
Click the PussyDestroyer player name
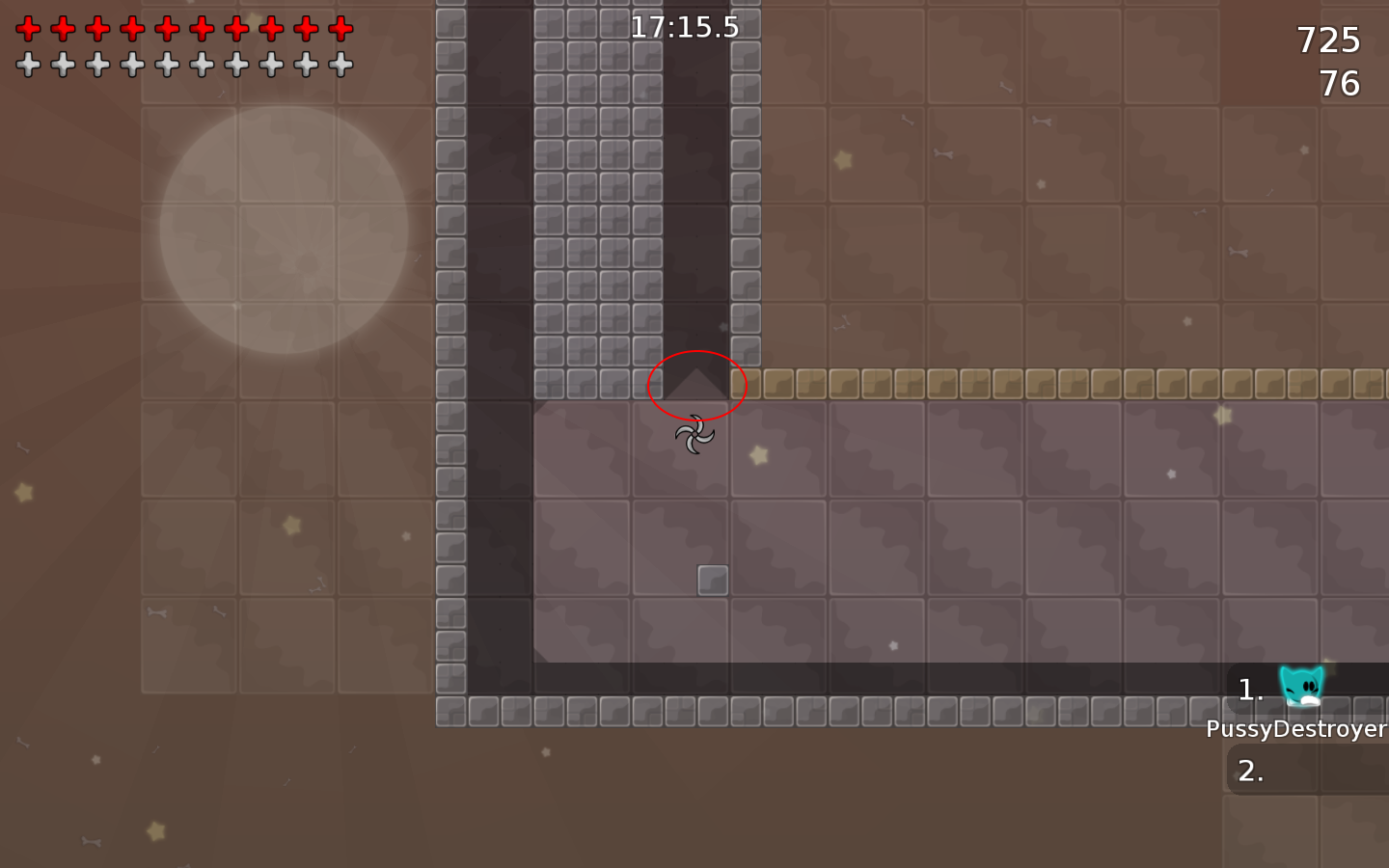pyautogui.click(x=1296, y=730)
